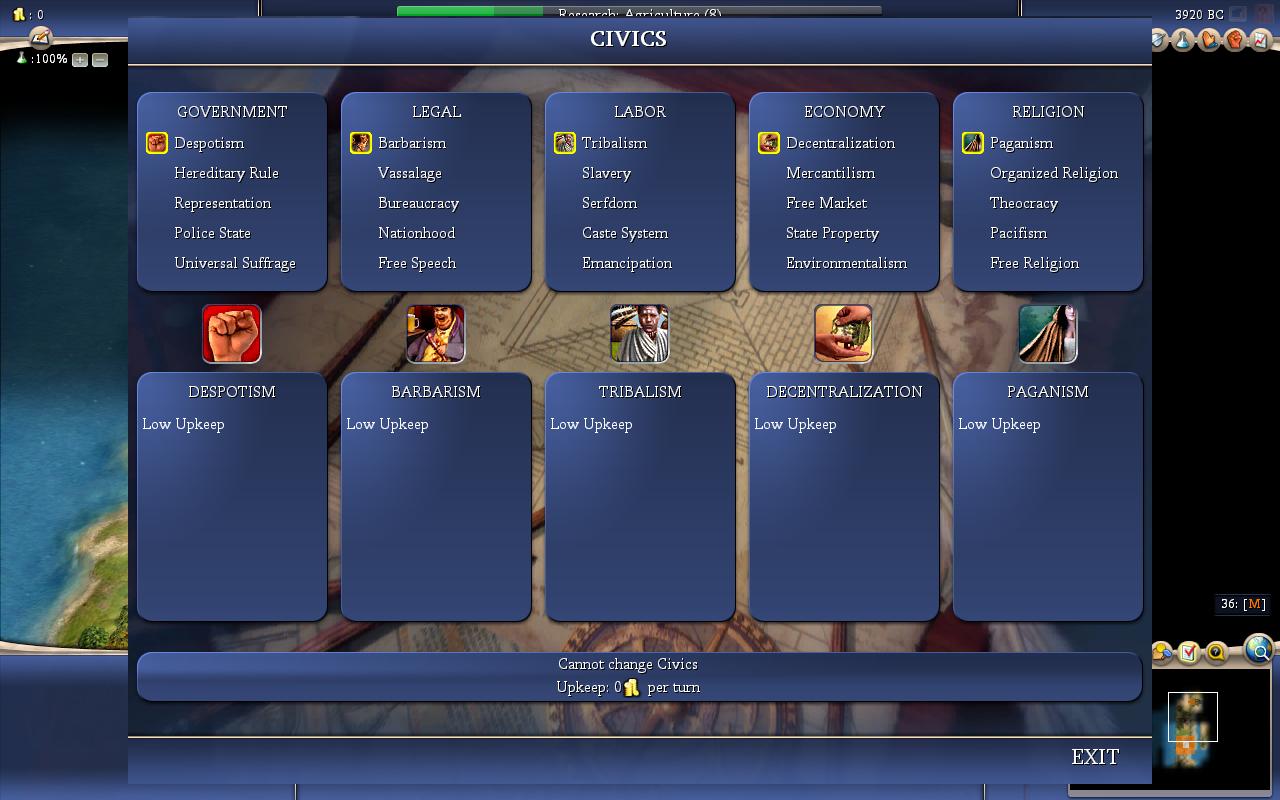The width and height of the screenshot is (1280, 800).
Task: Click the Despotism red fist portrait
Action: click(232, 334)
